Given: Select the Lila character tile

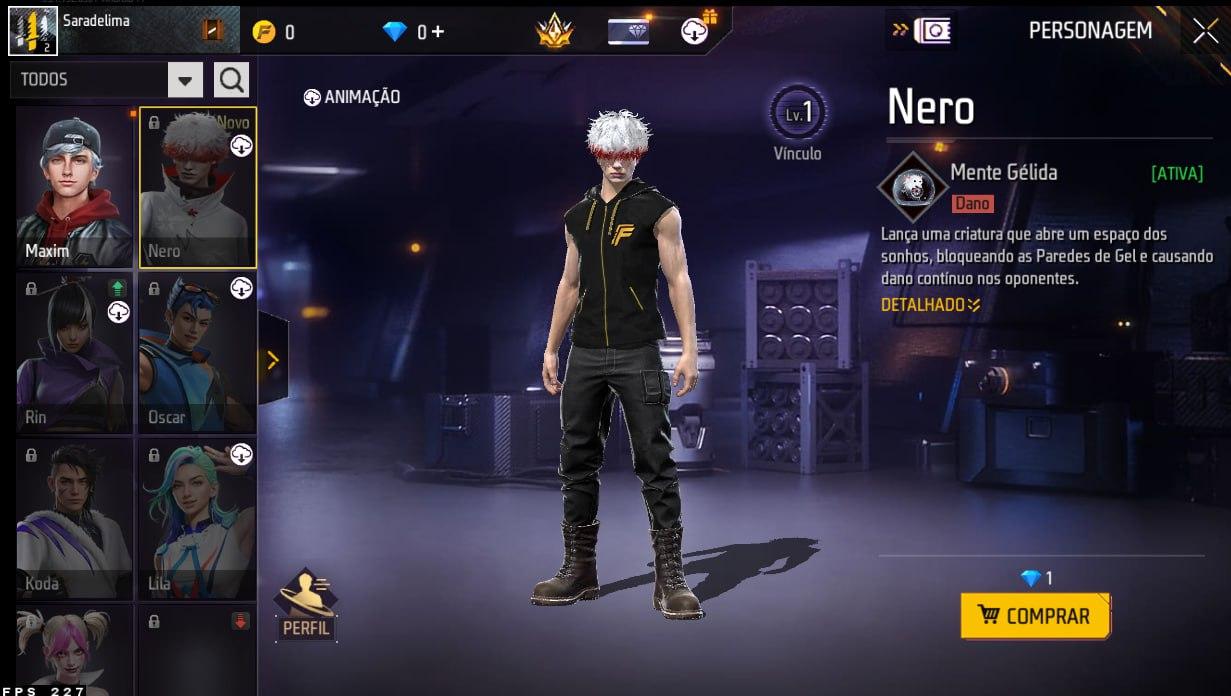Looking at the screenshot, I should point(197,519).
